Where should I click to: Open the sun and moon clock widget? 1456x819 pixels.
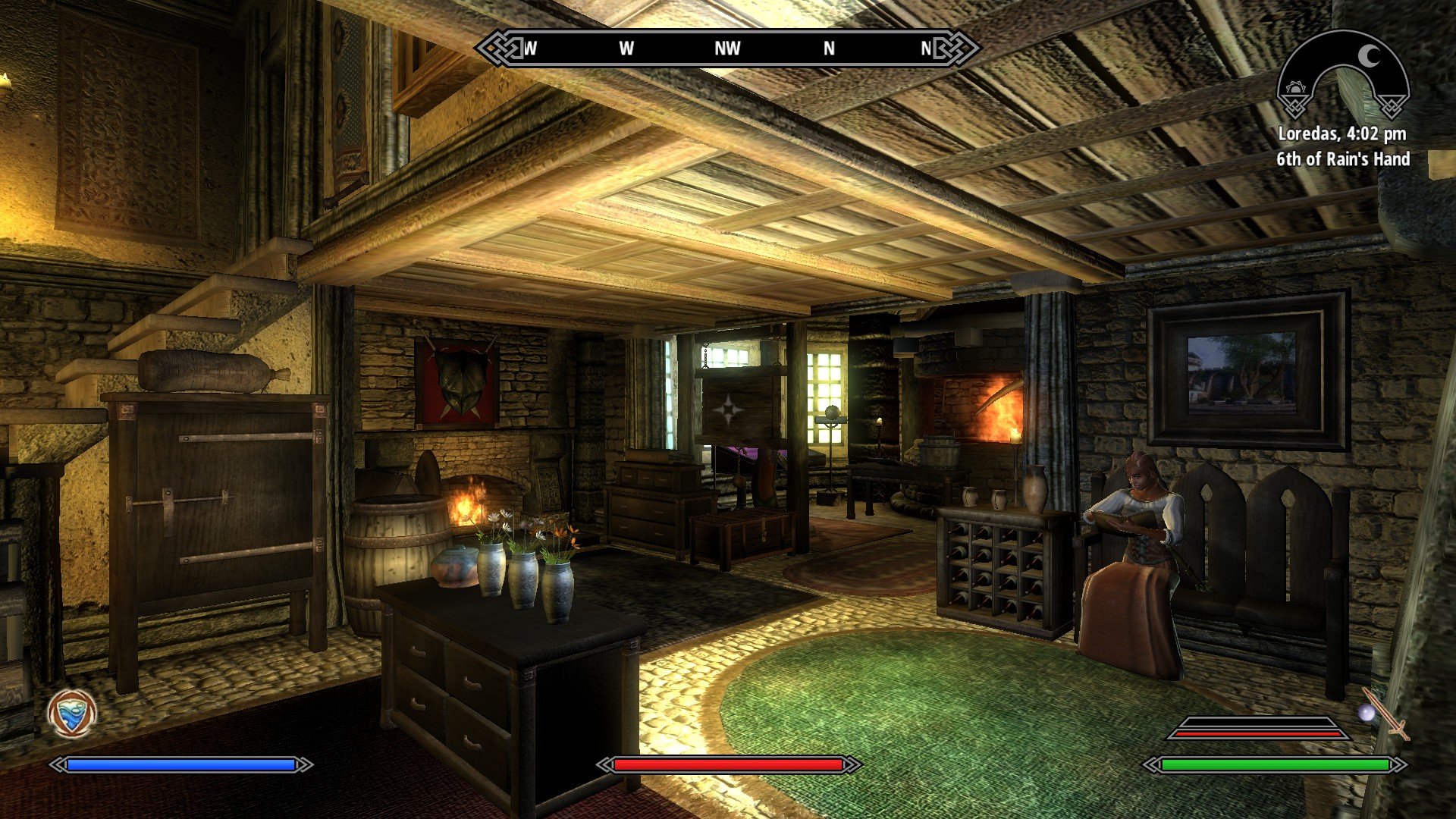point(1342,76)
